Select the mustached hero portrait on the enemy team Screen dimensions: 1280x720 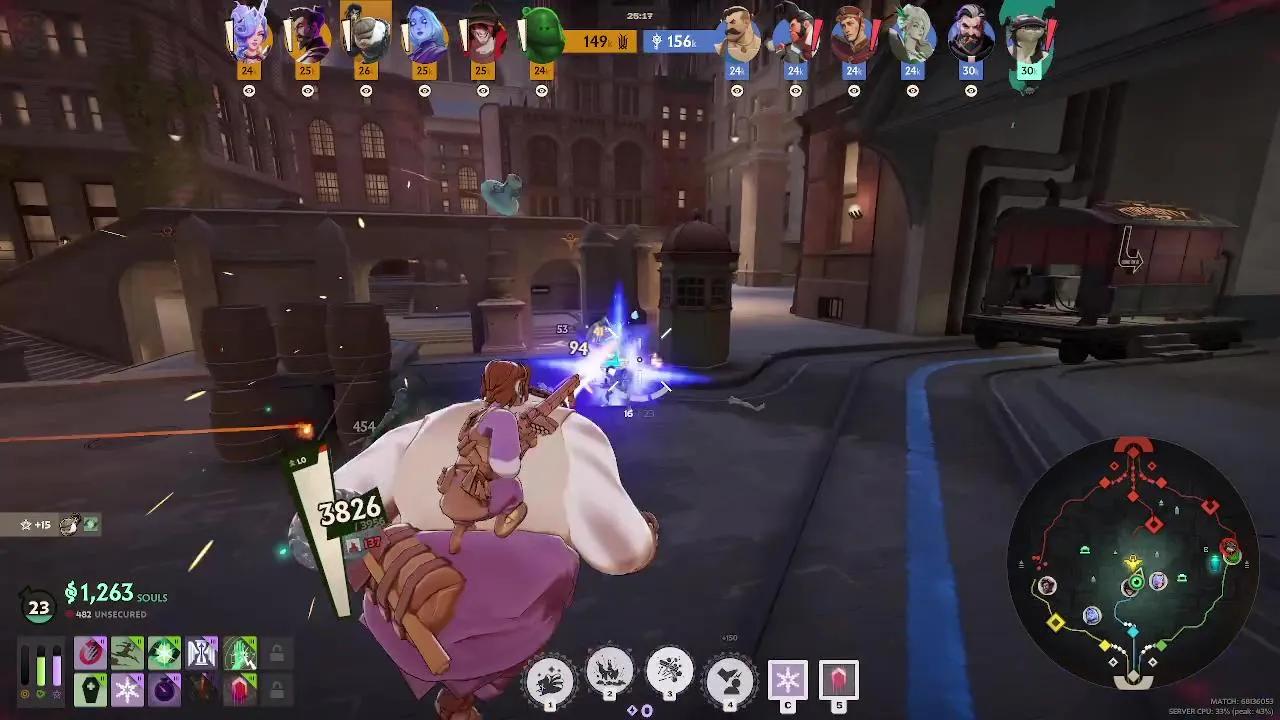[x=737, y=40]
